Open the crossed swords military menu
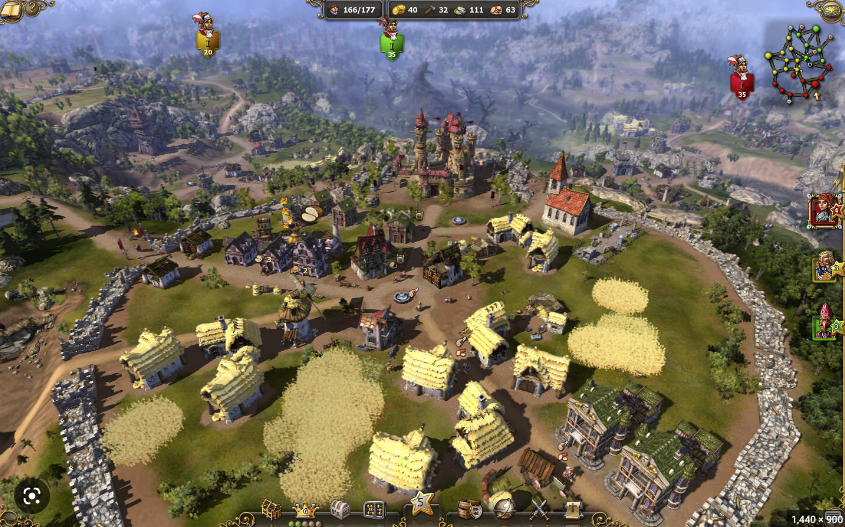This screenshot has width=845, height=527. click(x=539, y=510)
